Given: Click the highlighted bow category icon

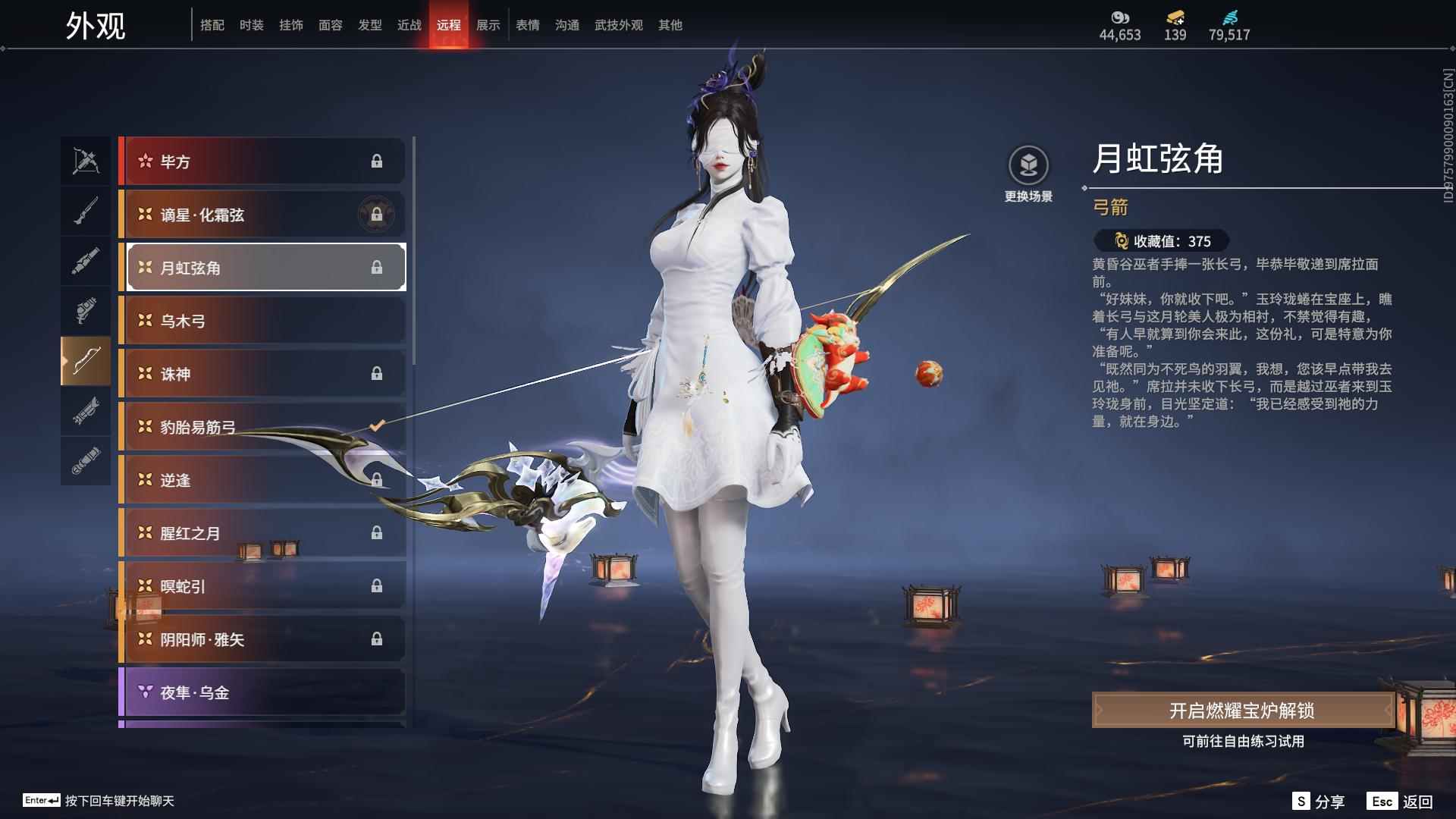Looking at the screenshot, I should pos(86,361).
